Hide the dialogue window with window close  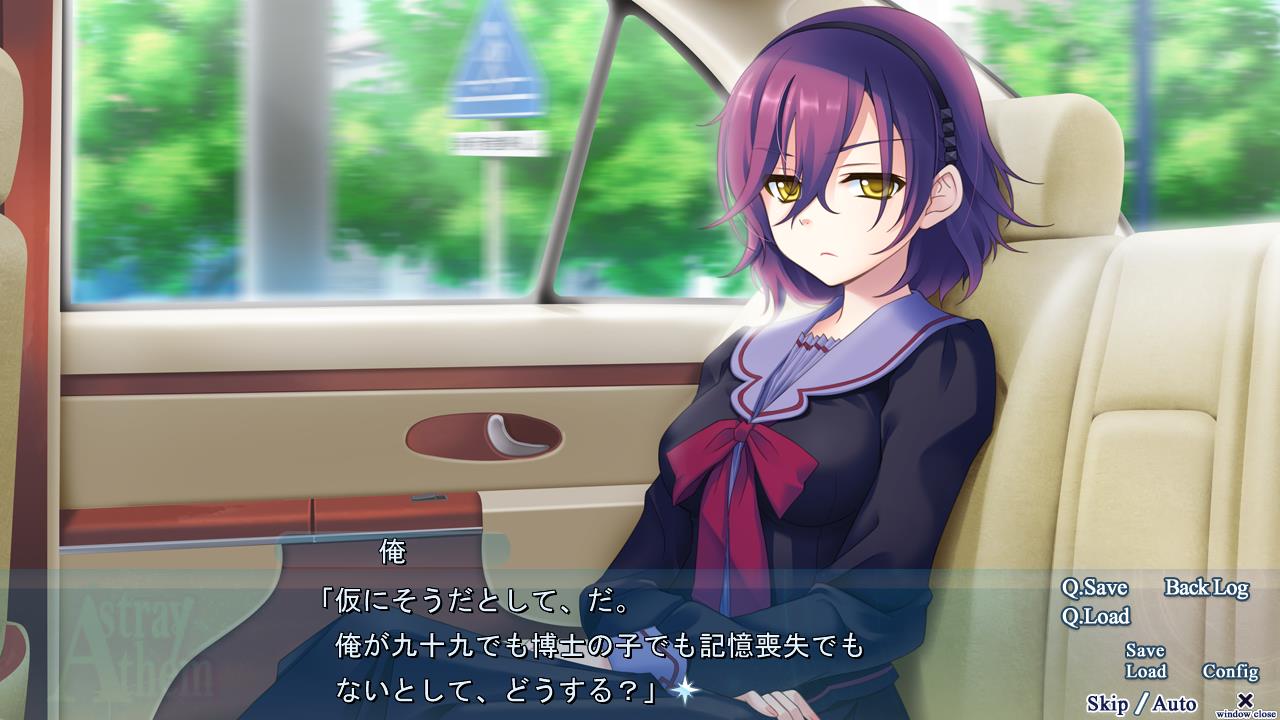click(1245, 703)
